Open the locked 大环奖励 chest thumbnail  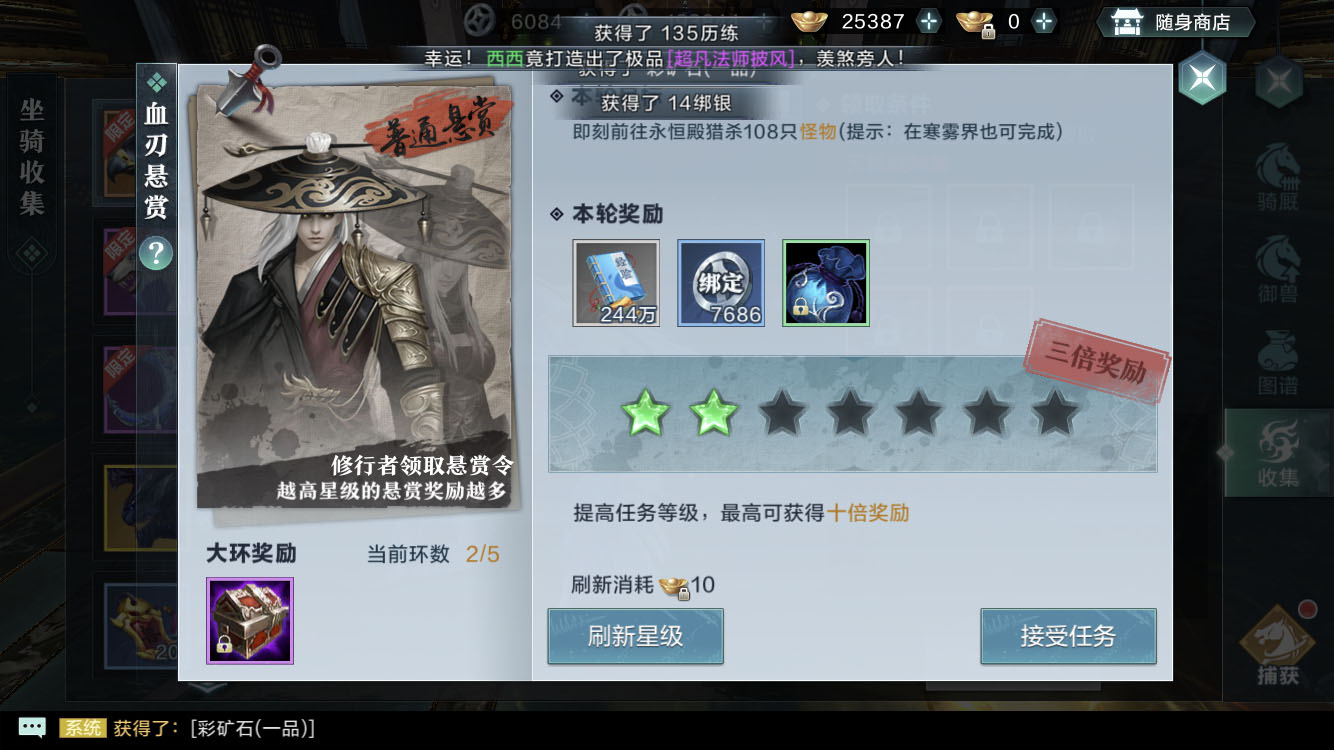click(250, 621)
